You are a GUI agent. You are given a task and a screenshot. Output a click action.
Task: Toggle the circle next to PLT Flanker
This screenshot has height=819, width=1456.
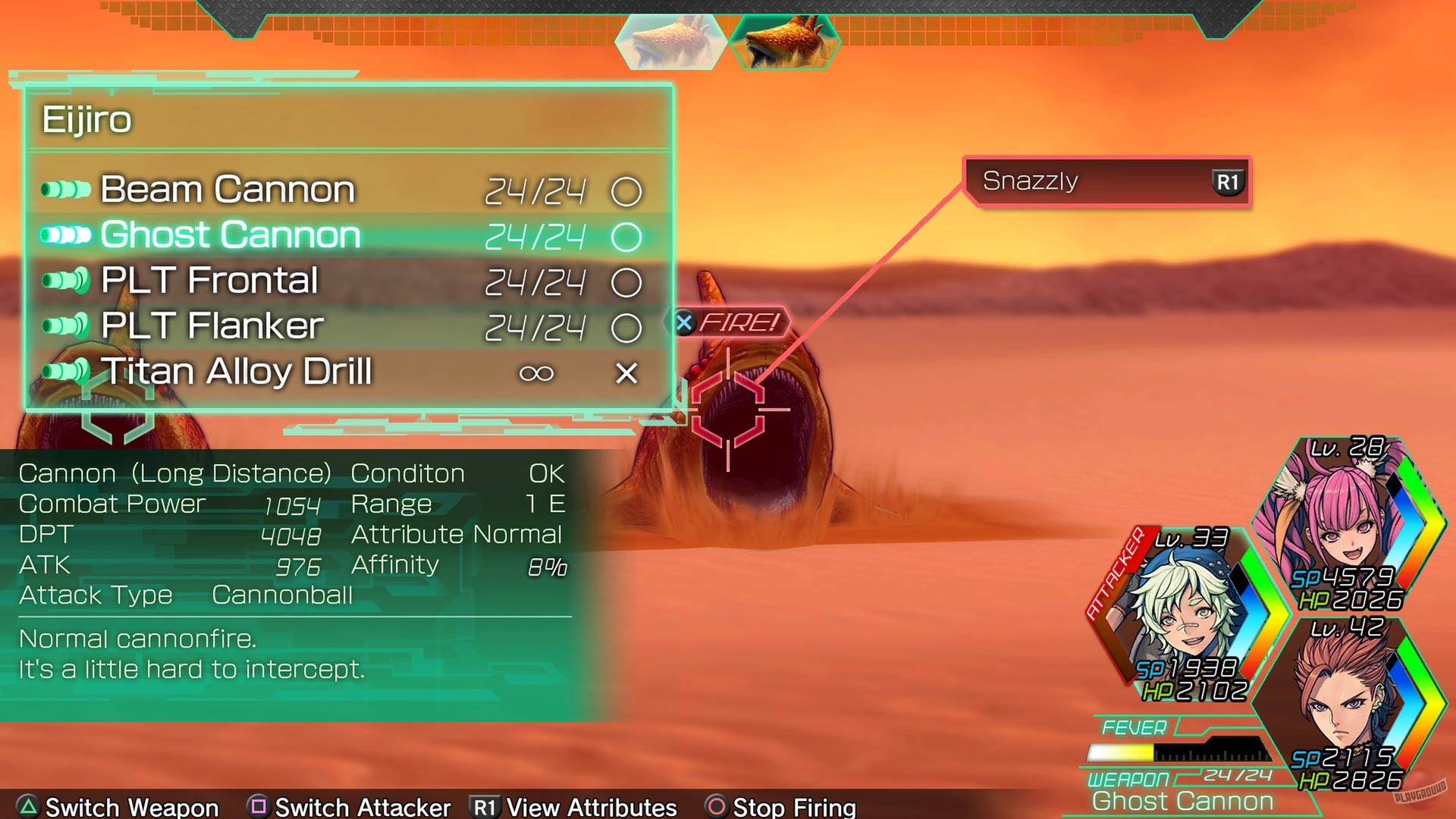point(626,328)
